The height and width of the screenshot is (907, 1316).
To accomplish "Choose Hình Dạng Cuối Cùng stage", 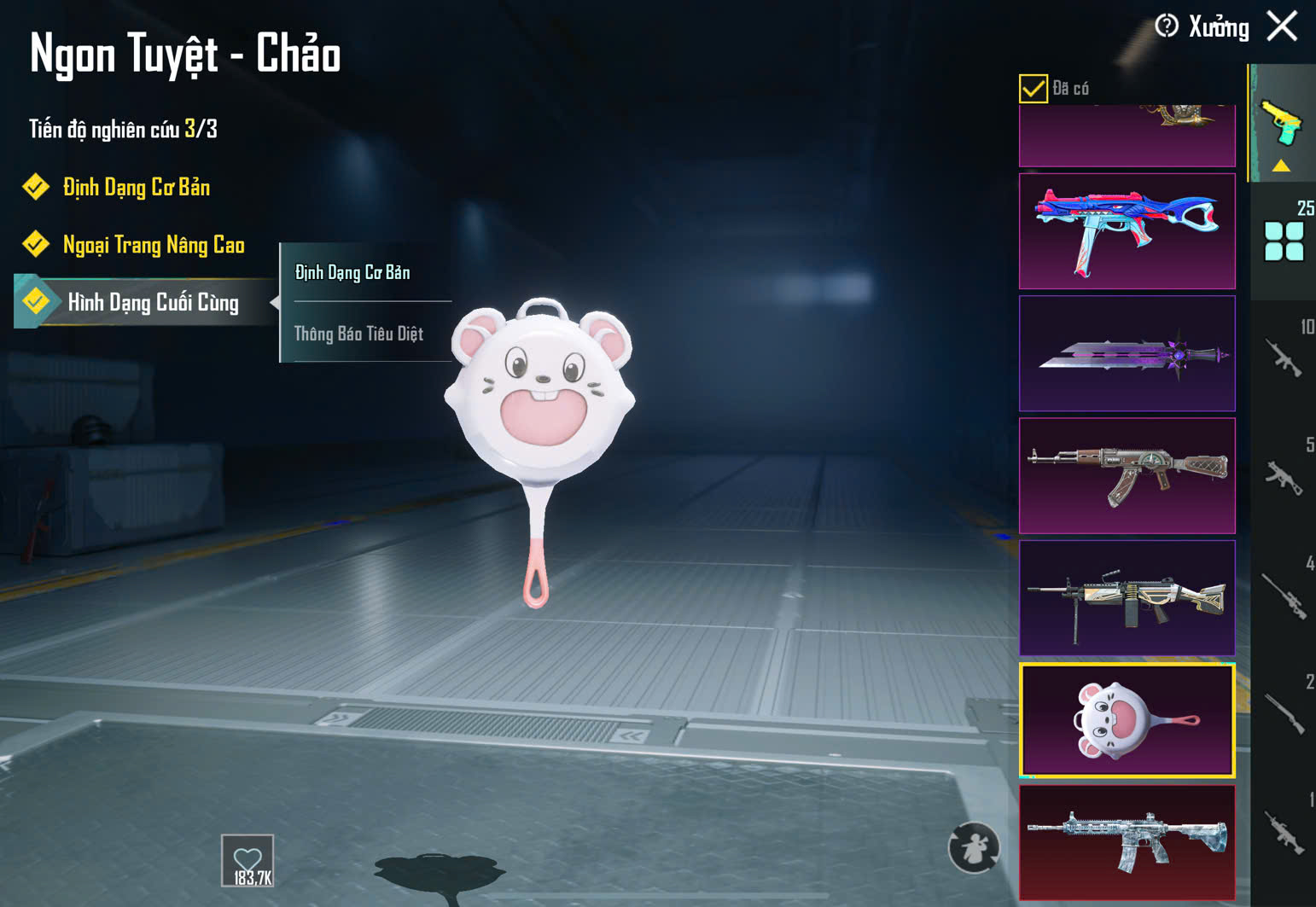I will (x=152, y=302).
